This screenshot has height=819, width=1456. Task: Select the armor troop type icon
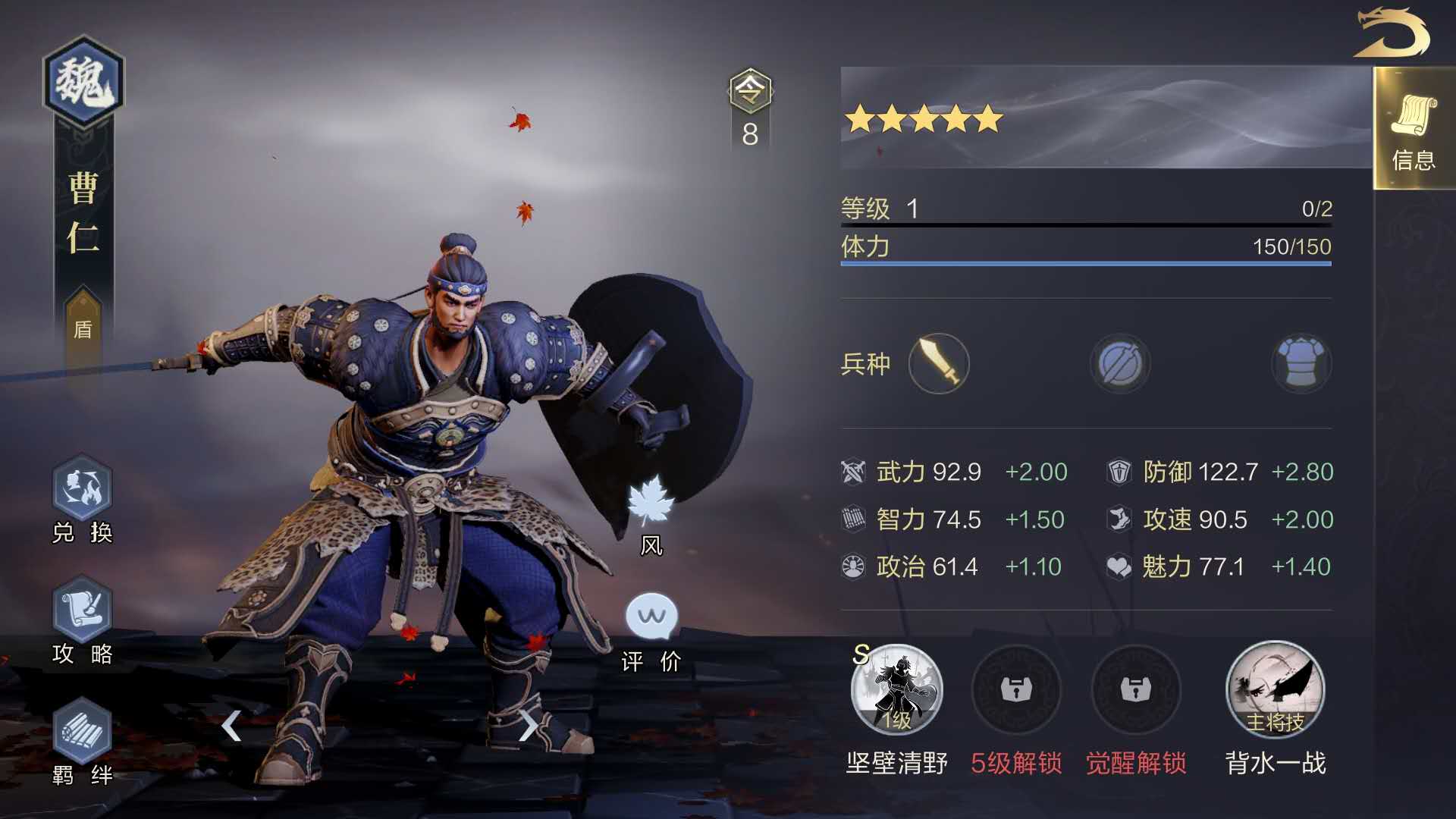click(x=1301, y=364)
